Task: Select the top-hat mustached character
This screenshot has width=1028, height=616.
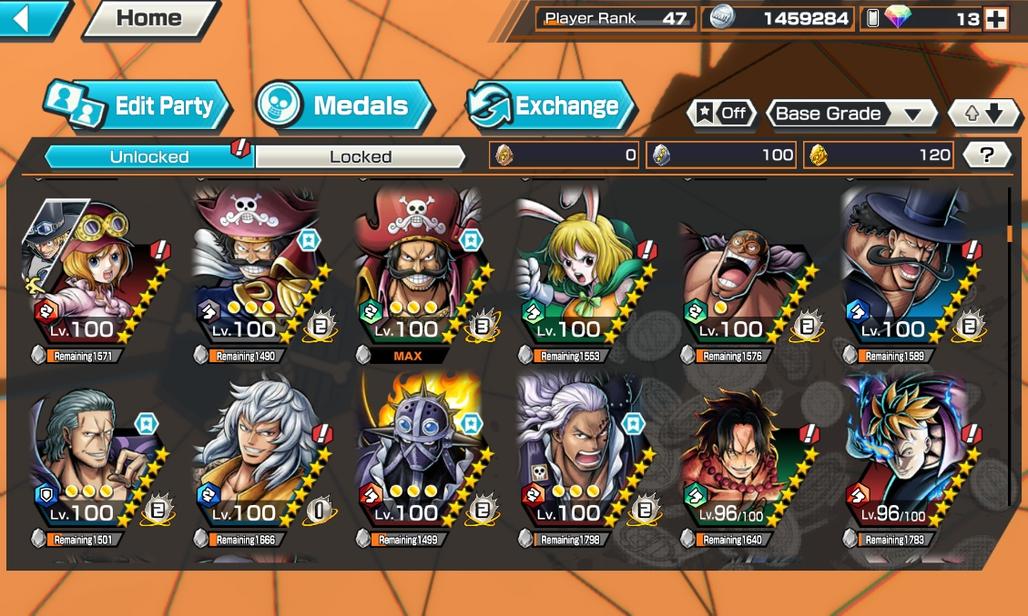Action: [x=904, y=270]
